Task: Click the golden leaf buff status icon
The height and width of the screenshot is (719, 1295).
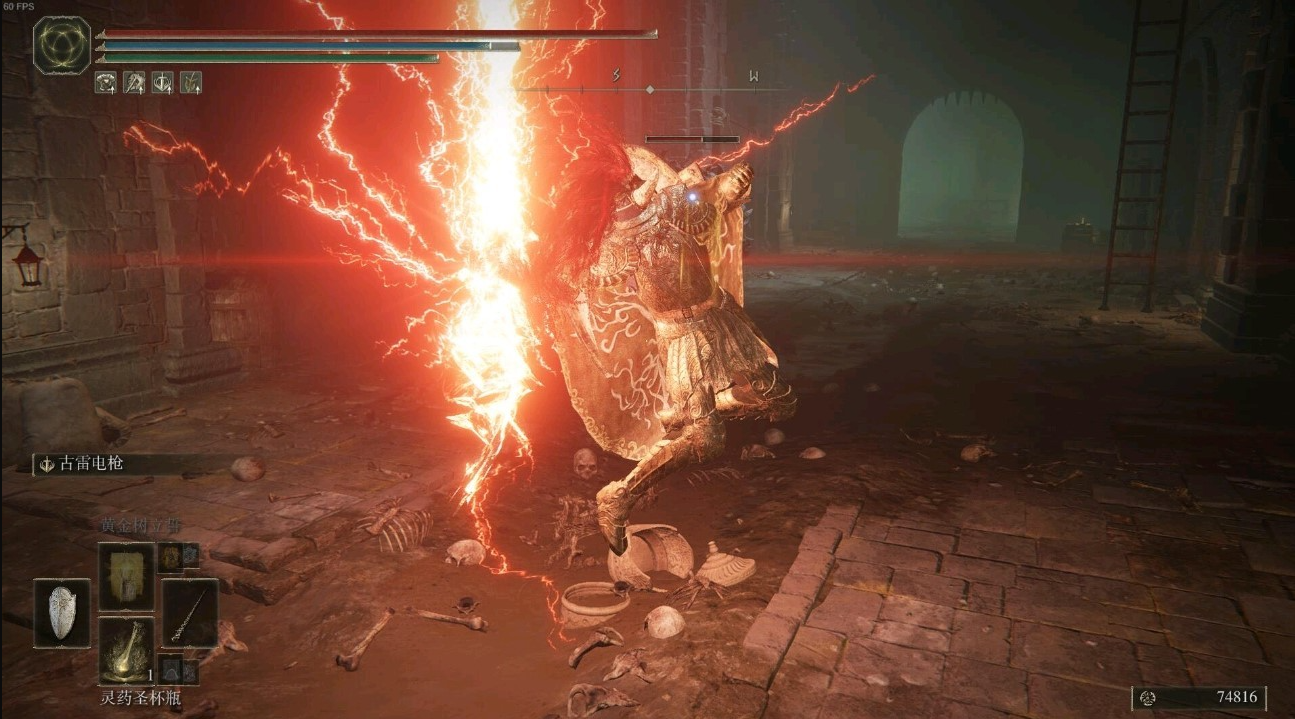Action: click(x=190, y=83)
